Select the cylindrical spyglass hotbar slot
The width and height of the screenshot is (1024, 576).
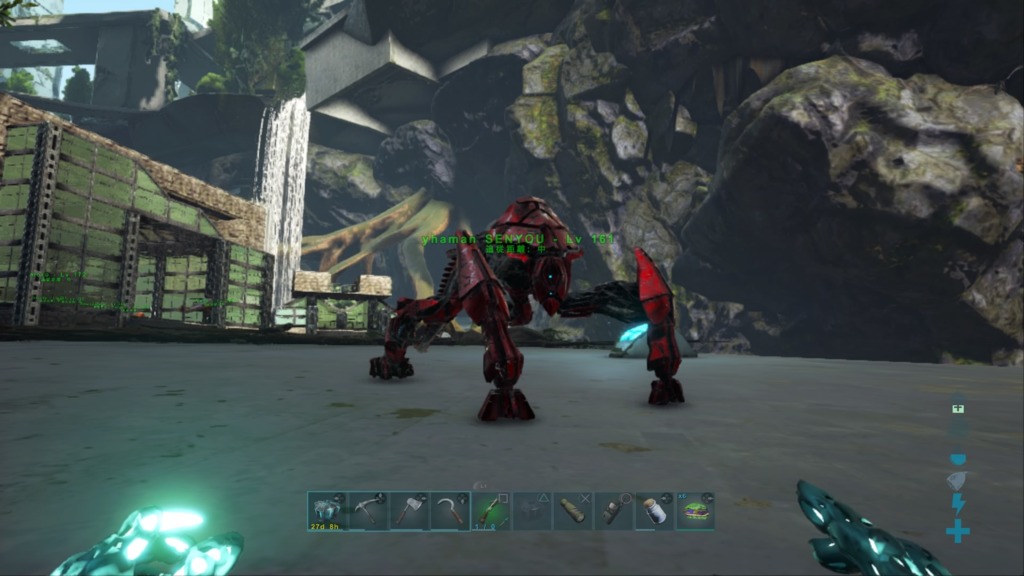[573, 511]
